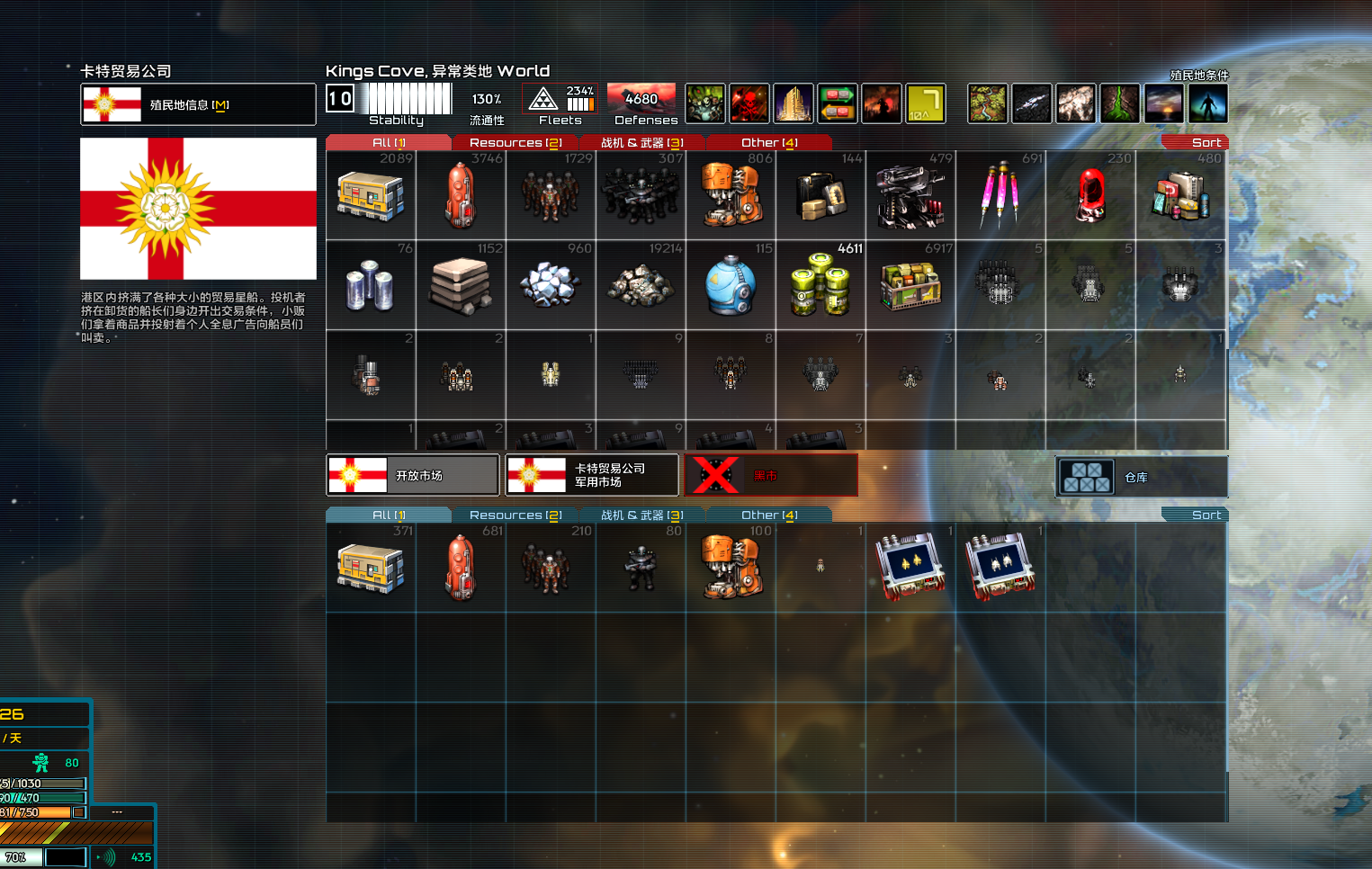The width and height of the screenshot is (1372, 869).
Task: Select supplies crate in market cargo
Action: (371, 195)
